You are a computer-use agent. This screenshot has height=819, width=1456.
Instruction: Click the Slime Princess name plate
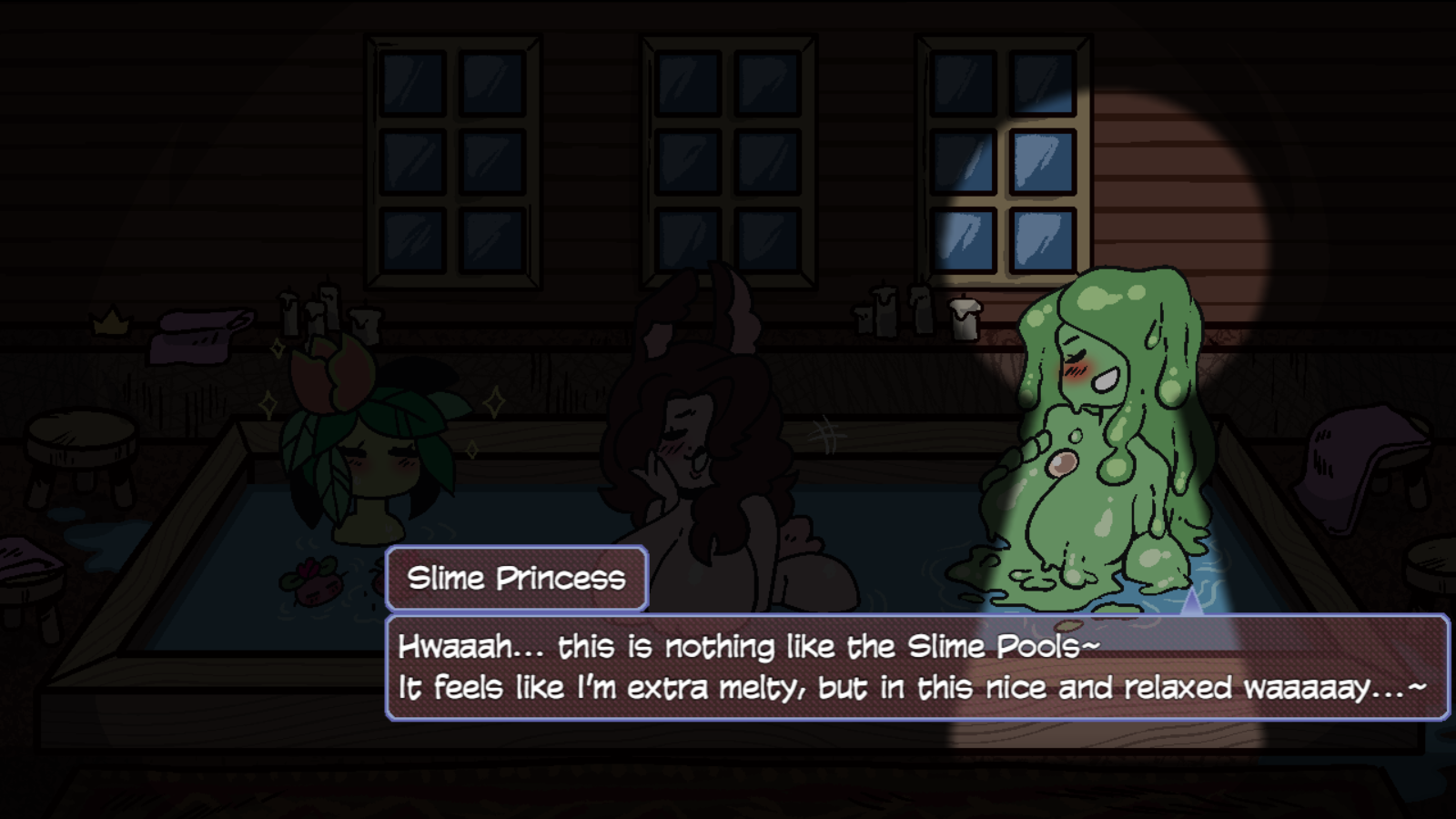(516, 577)
